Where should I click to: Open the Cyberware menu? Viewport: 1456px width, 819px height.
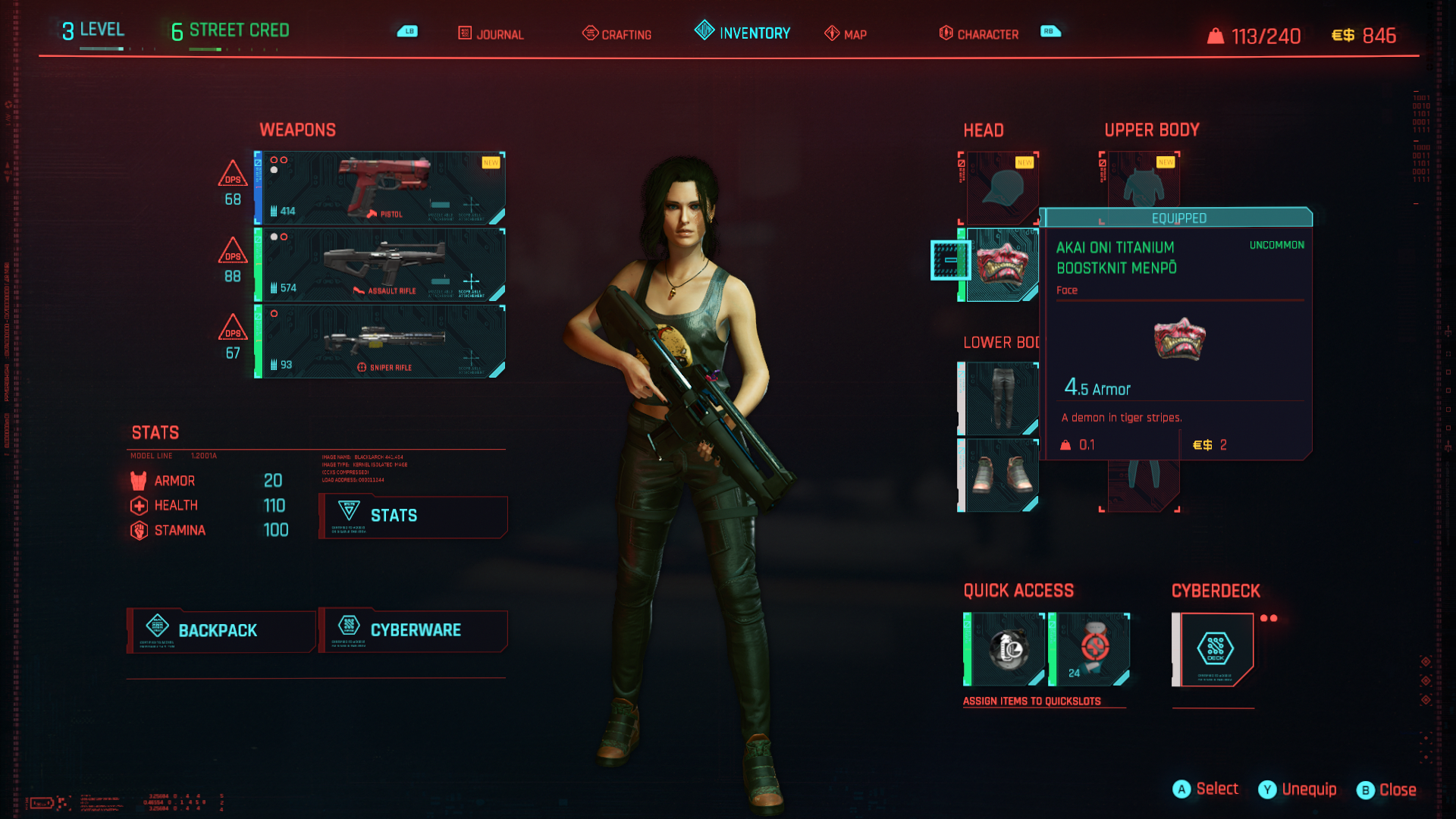[413, 630]
